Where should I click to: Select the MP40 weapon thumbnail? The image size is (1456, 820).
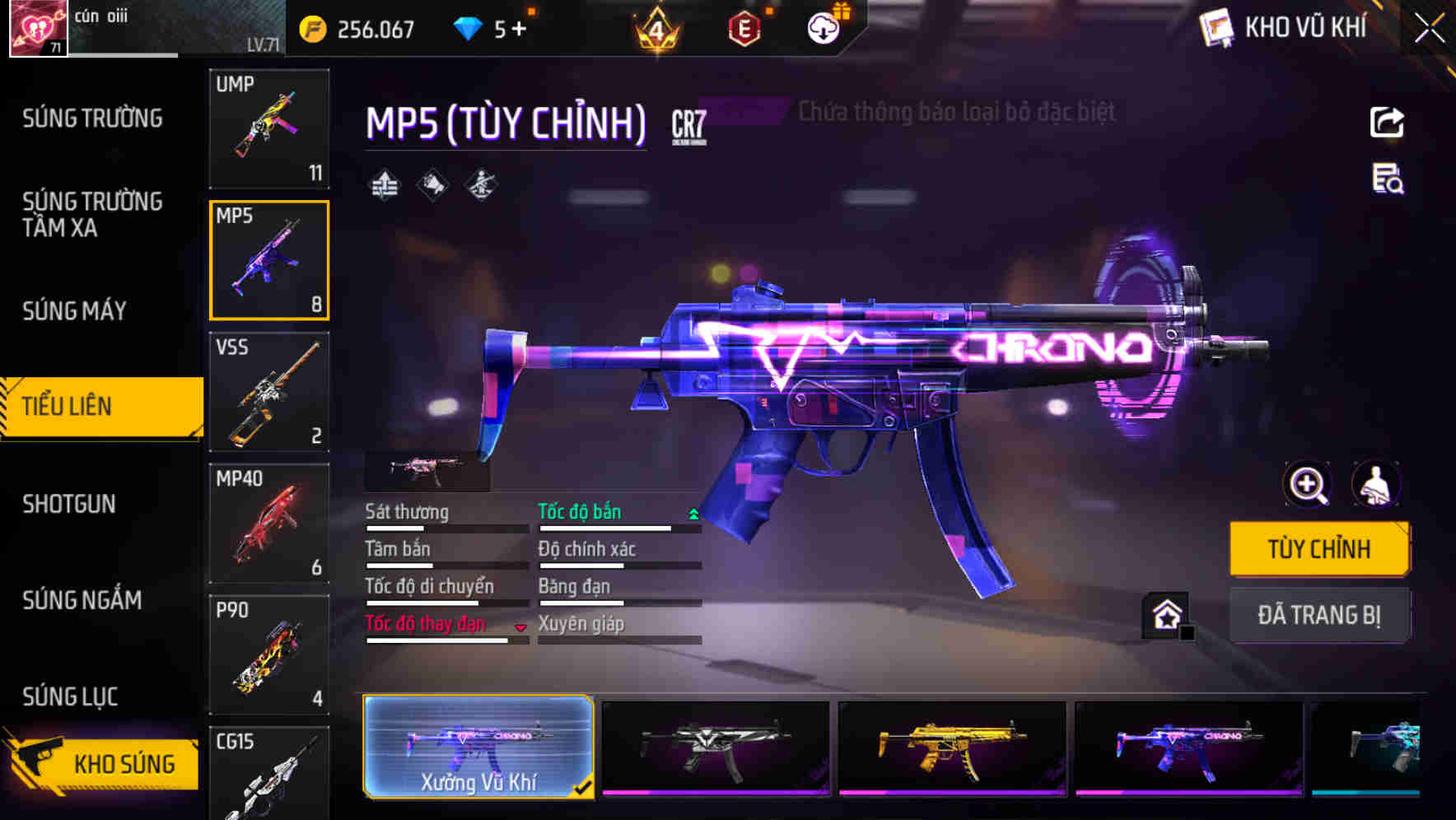[269, 524]
